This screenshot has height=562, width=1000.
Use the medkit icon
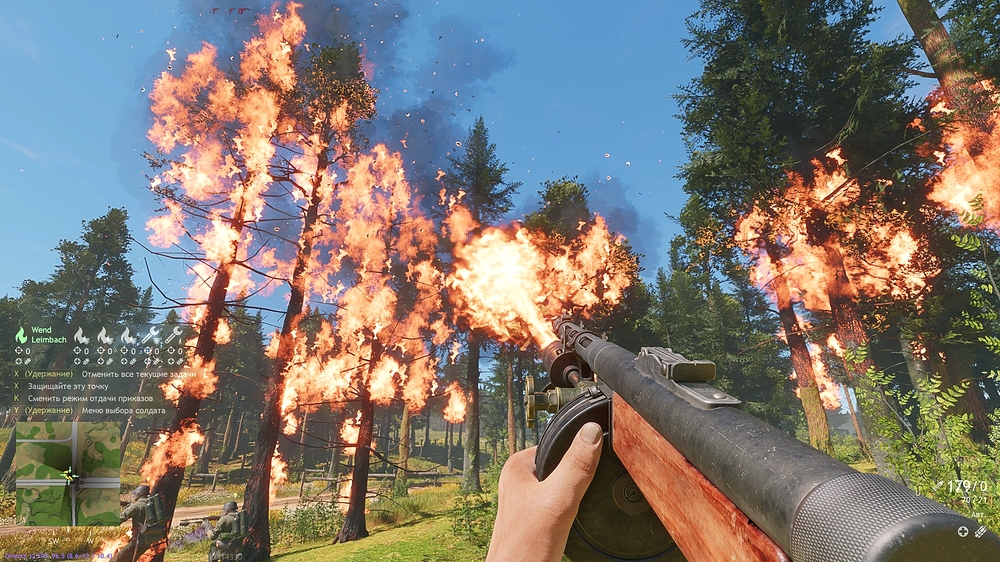coord(964,532)
